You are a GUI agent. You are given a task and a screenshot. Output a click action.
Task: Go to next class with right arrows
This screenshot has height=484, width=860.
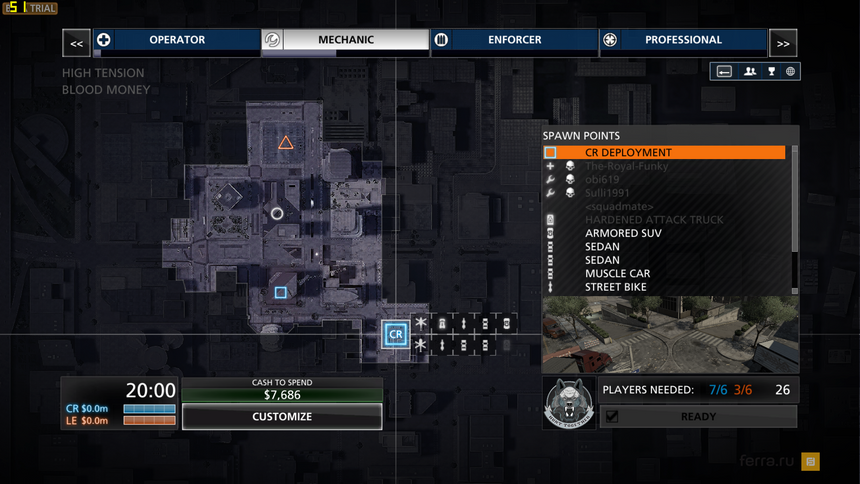point(783,43)
